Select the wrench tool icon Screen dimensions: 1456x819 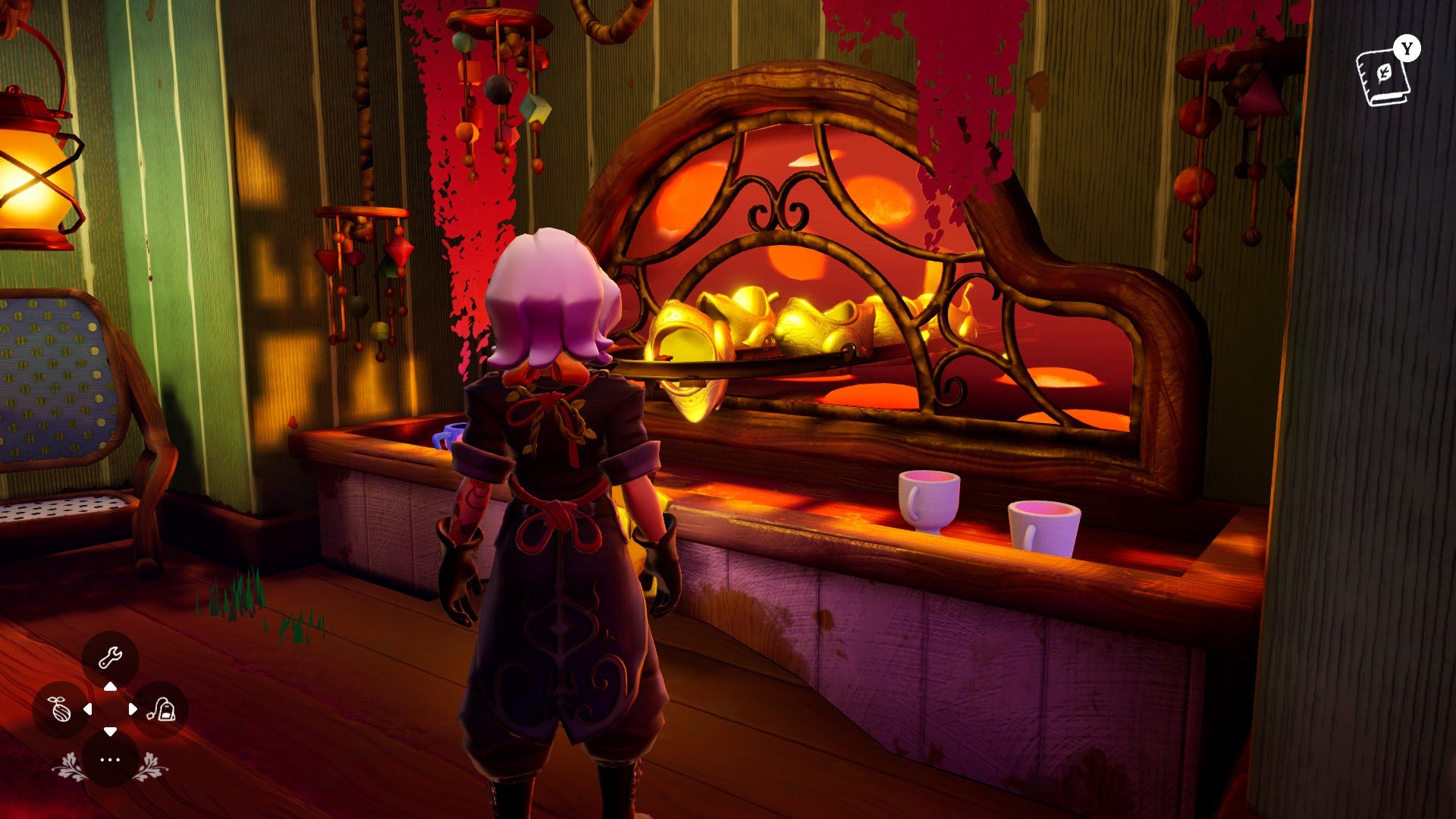[x=110, y=657]
